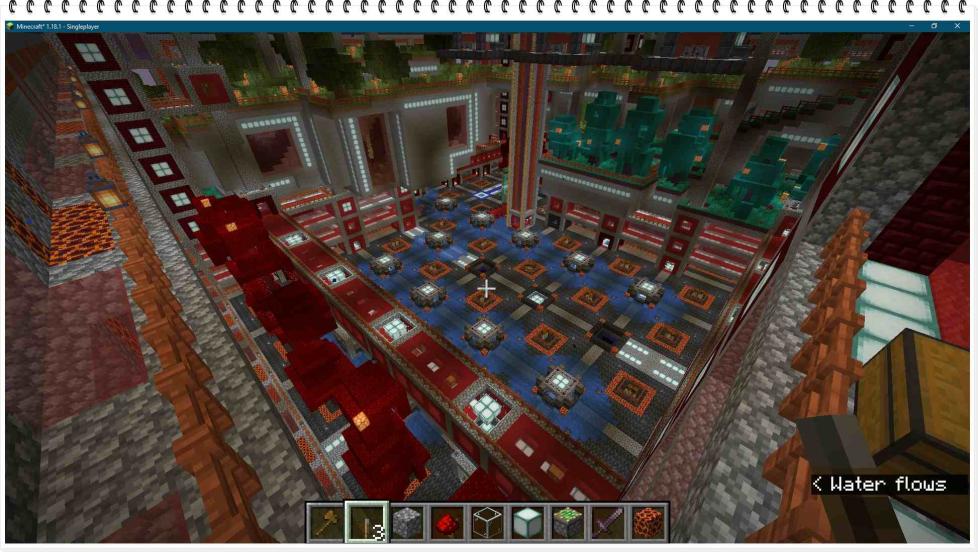This screenshot has height=552, width=978.
Task: Select the green-topped block hotbar slot
Action: tap(568, 521)
